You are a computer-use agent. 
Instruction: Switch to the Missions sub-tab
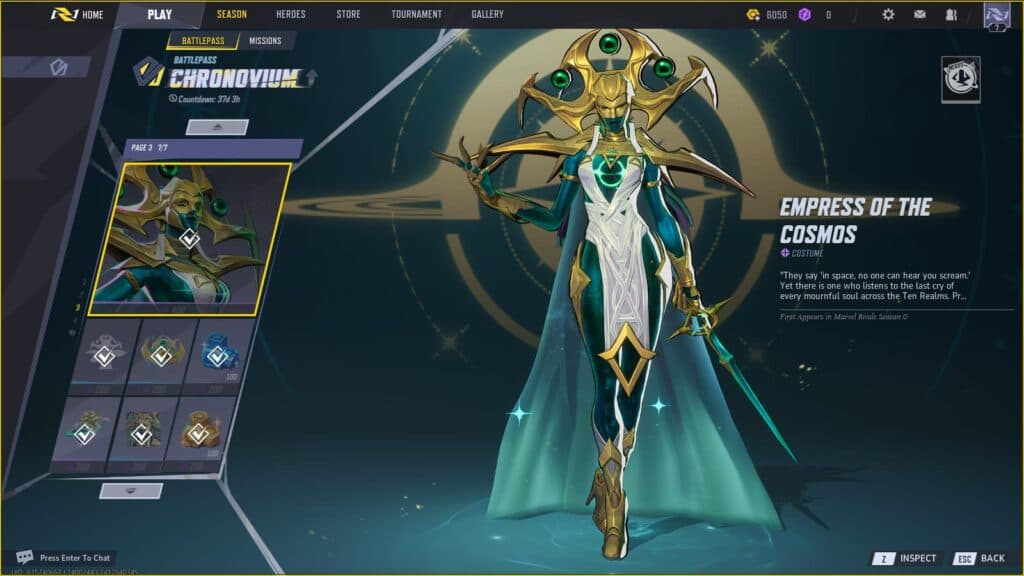[x=265, y=41]
